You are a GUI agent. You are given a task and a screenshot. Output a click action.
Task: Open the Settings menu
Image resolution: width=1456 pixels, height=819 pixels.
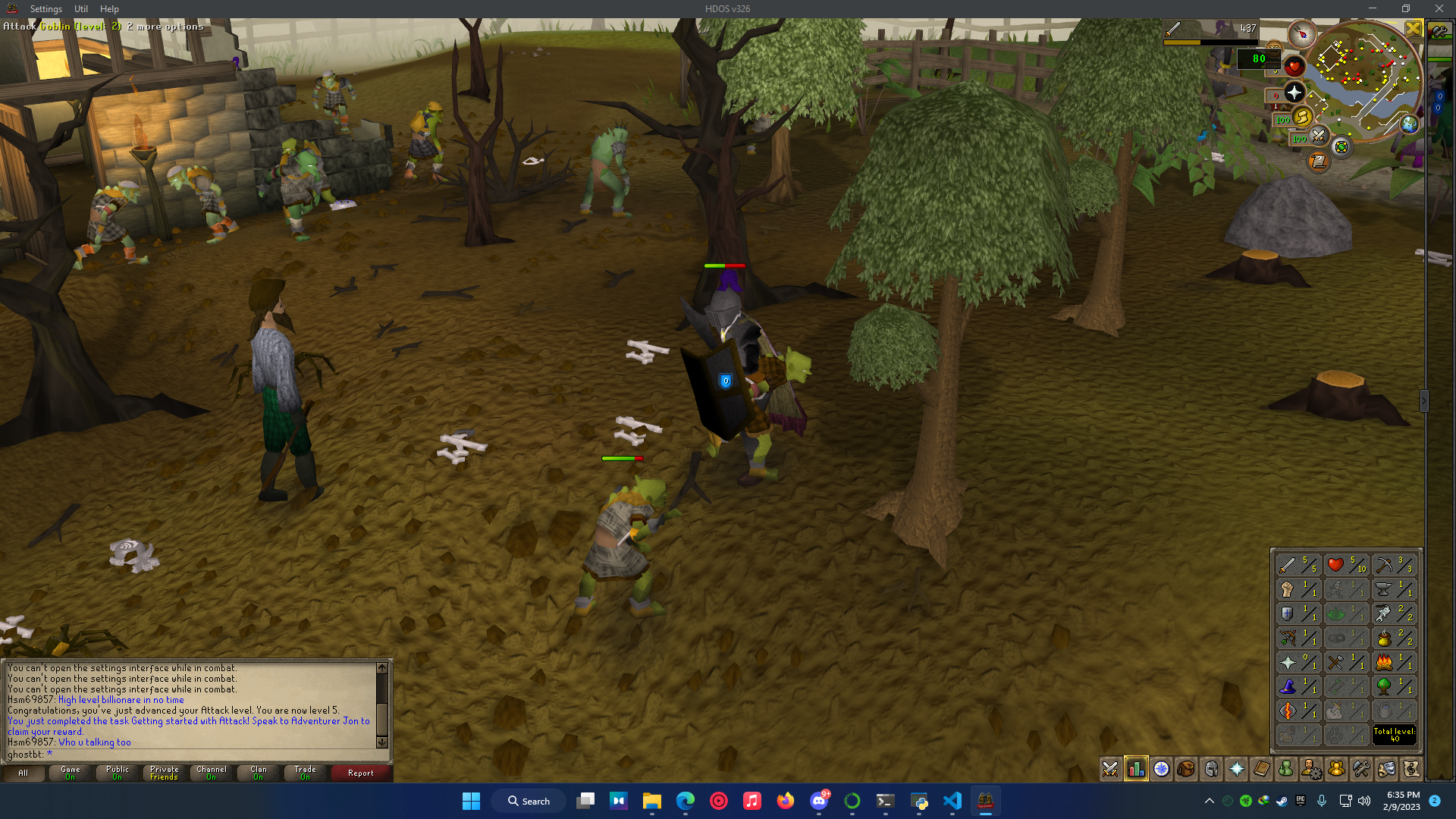point(45,8)
